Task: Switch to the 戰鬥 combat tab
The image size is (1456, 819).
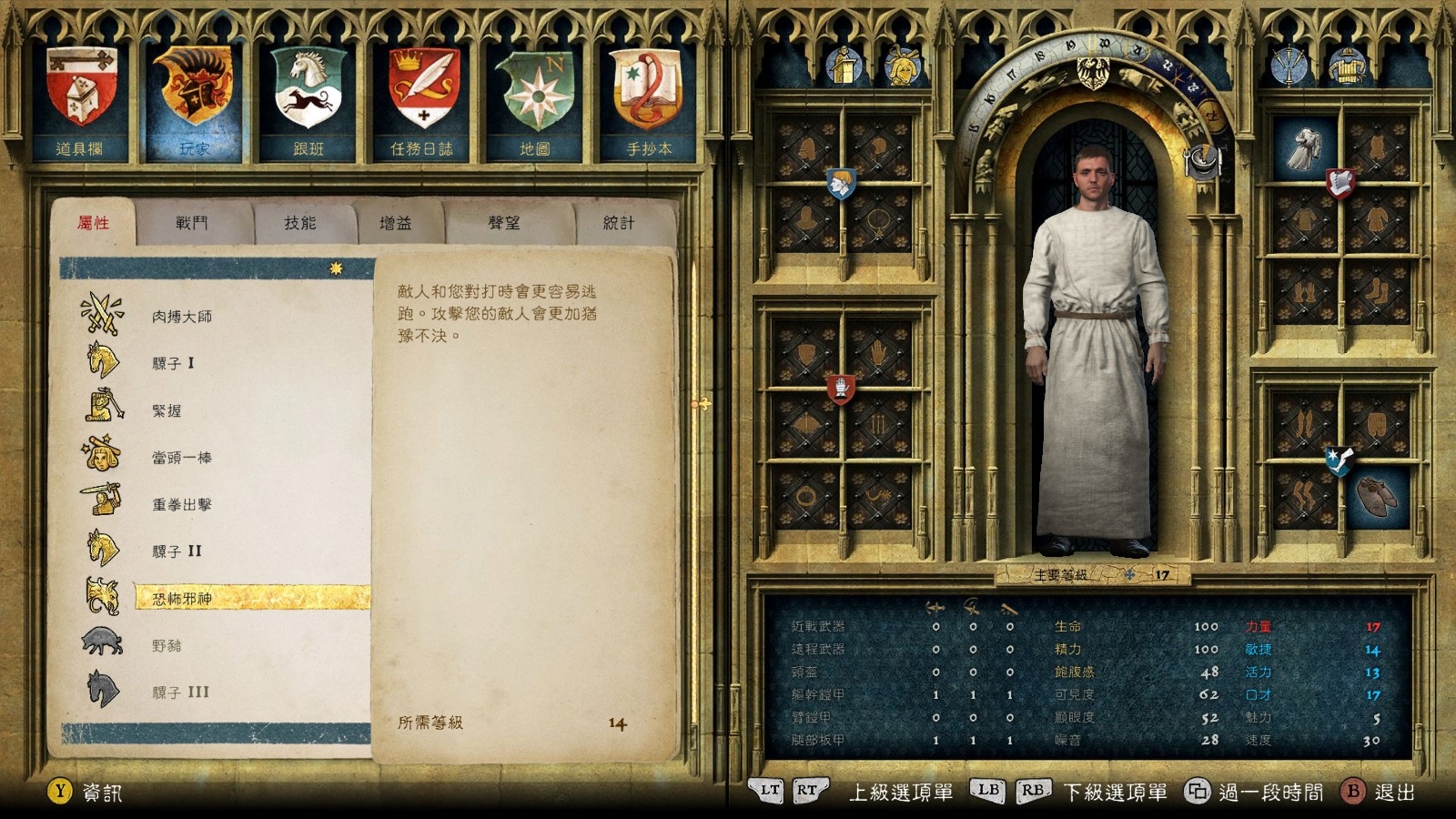Action: (192, 223)
